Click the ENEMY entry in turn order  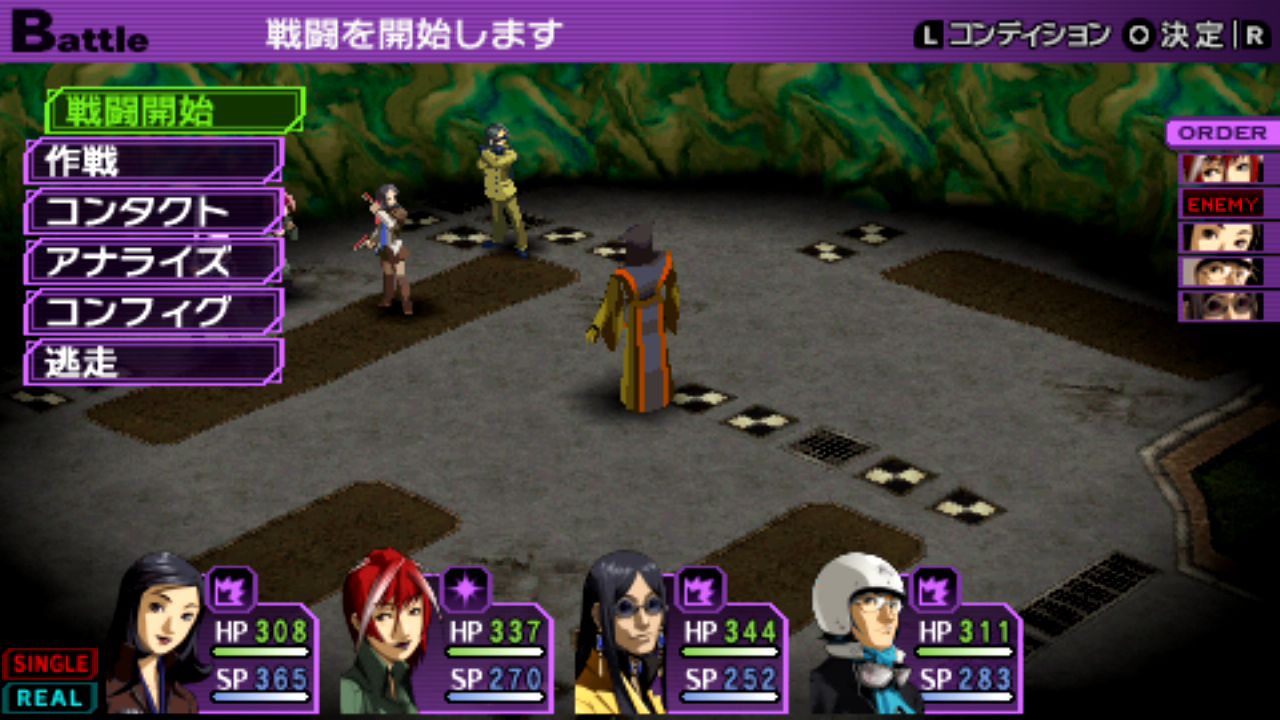click(x=1222, y=204)
